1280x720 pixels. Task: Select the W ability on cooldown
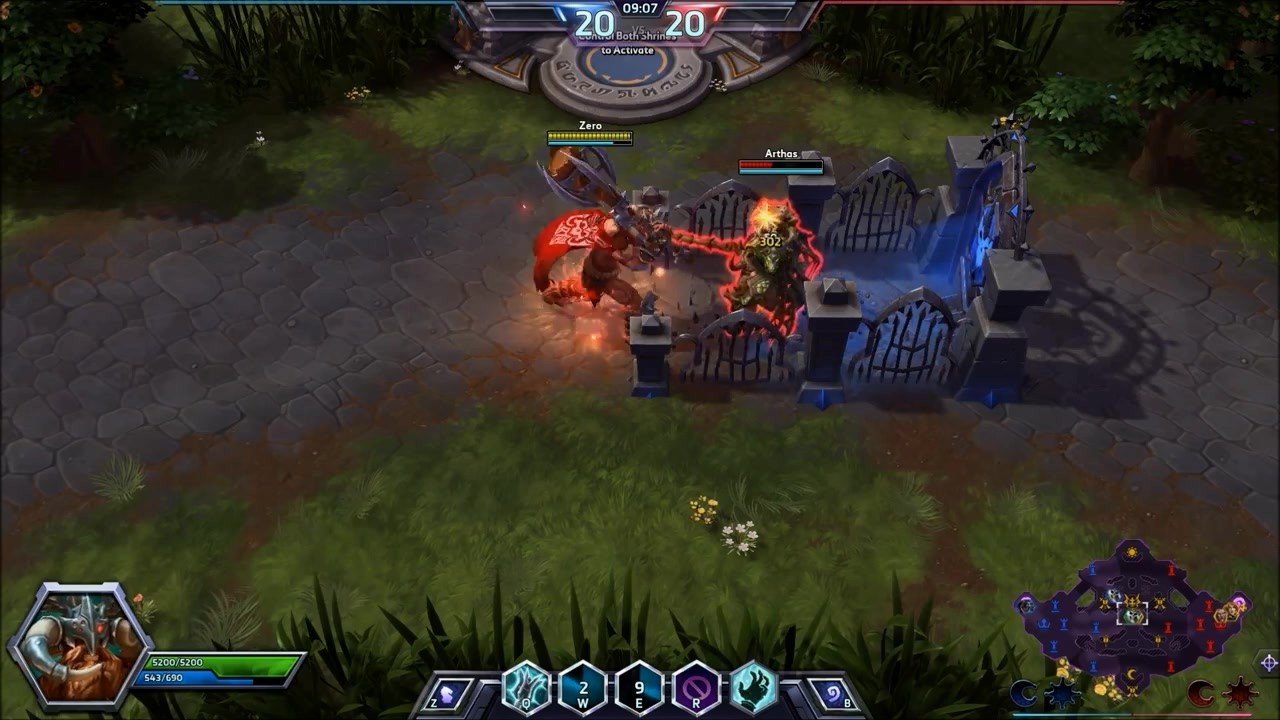tap(582, 688)
